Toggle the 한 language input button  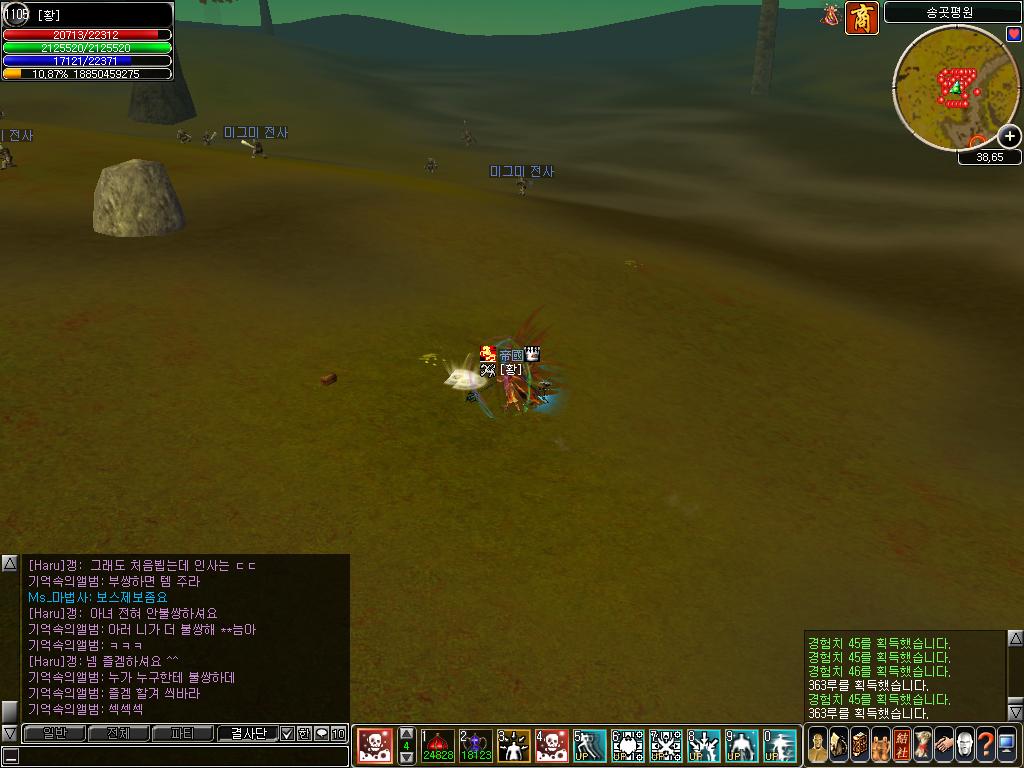click(304, 734)
